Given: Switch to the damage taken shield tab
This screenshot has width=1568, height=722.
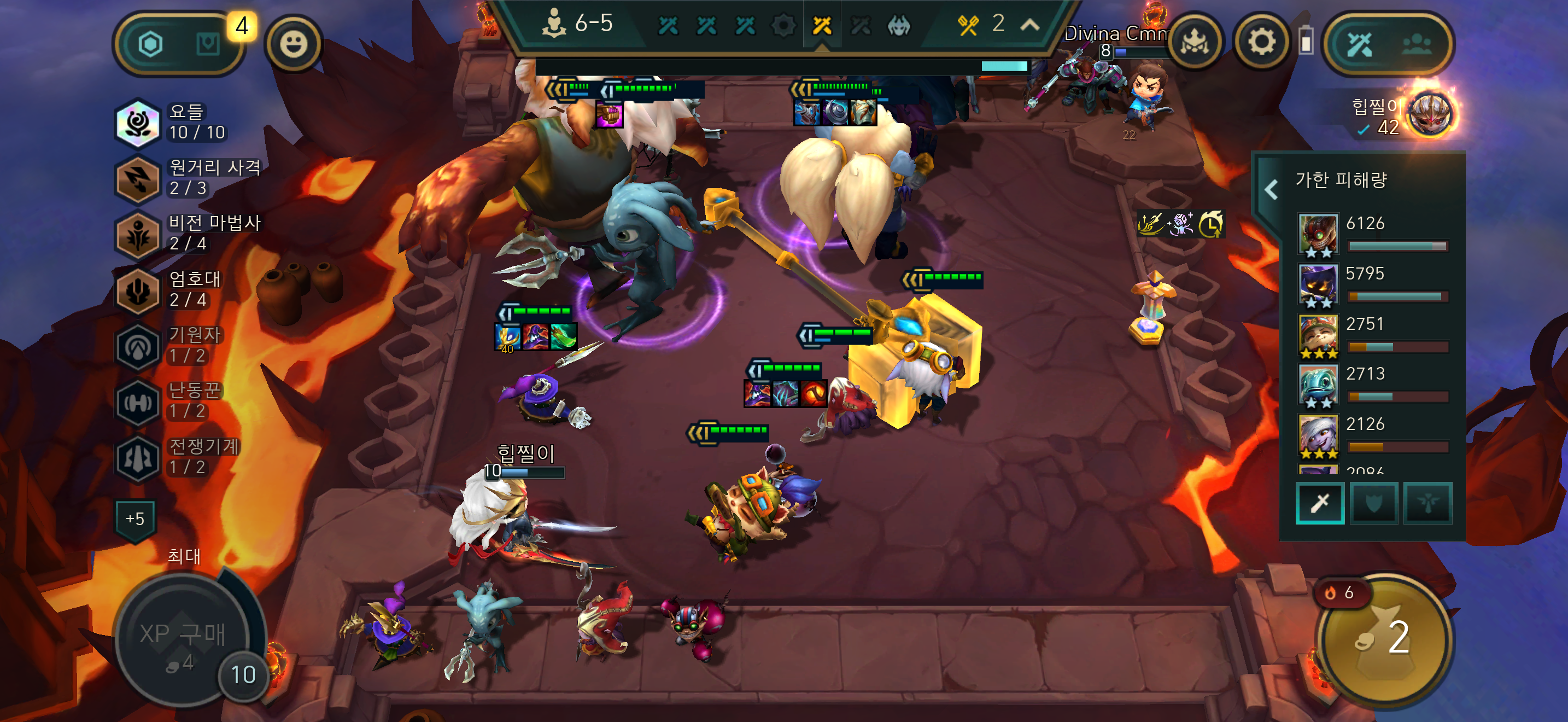Looking at the screenshot, I should click(1373, 503).
